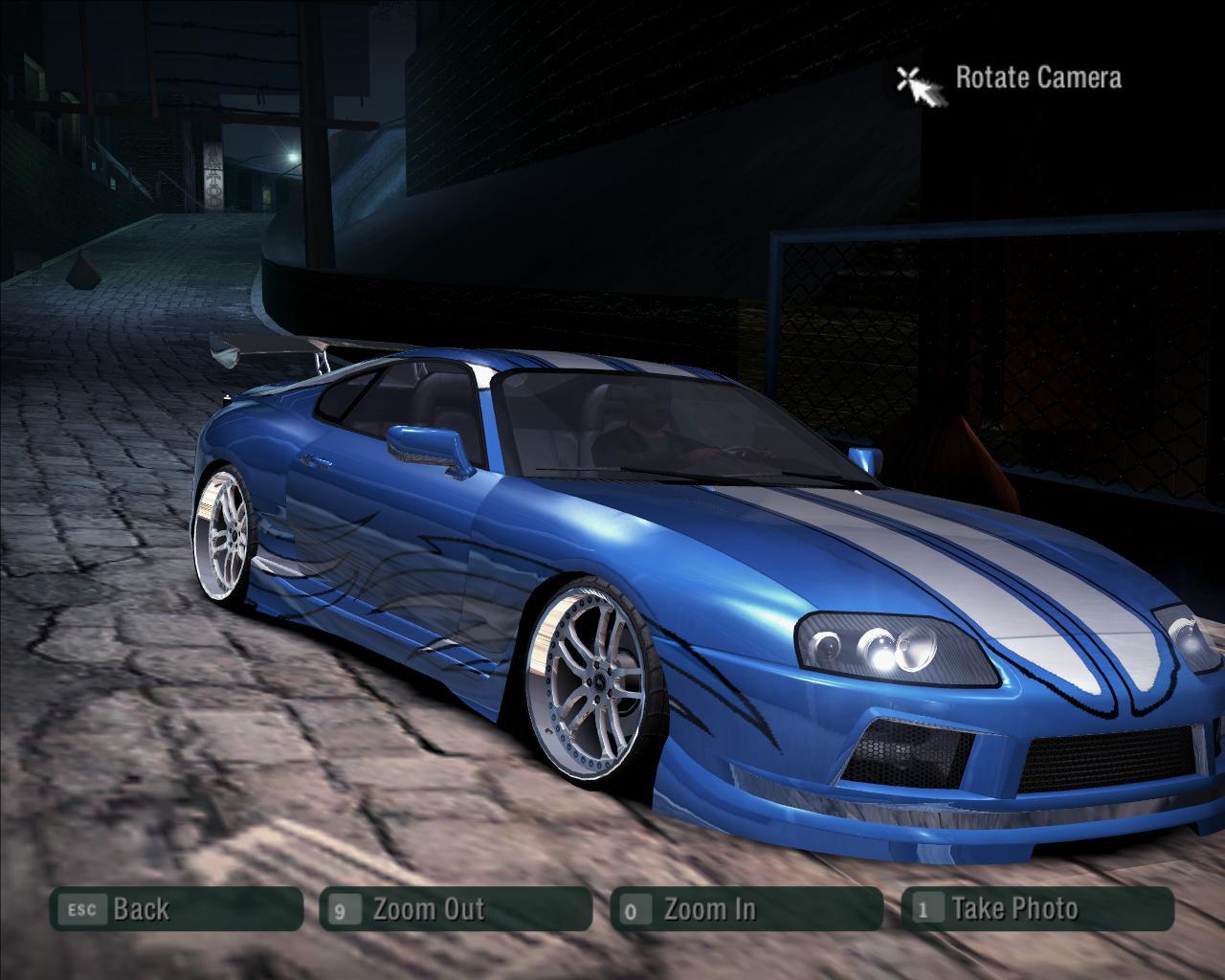
Task: Go back with the Back button
Action: pos(176,909)
